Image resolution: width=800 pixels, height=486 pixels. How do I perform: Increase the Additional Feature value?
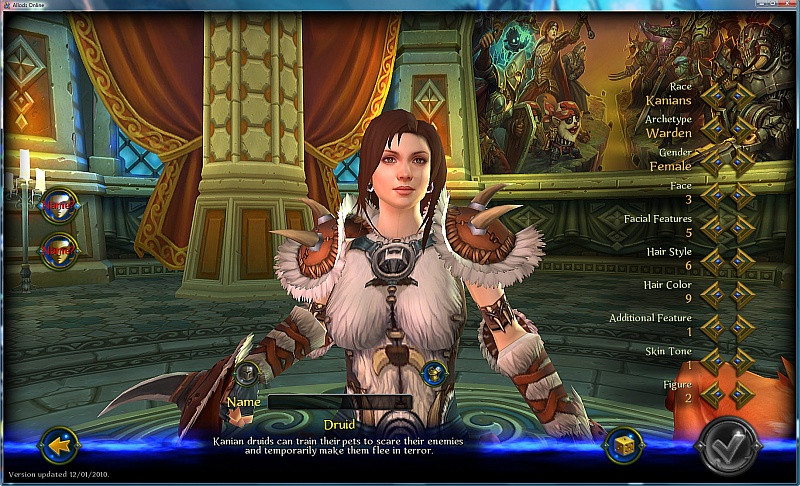coord(741,326)
